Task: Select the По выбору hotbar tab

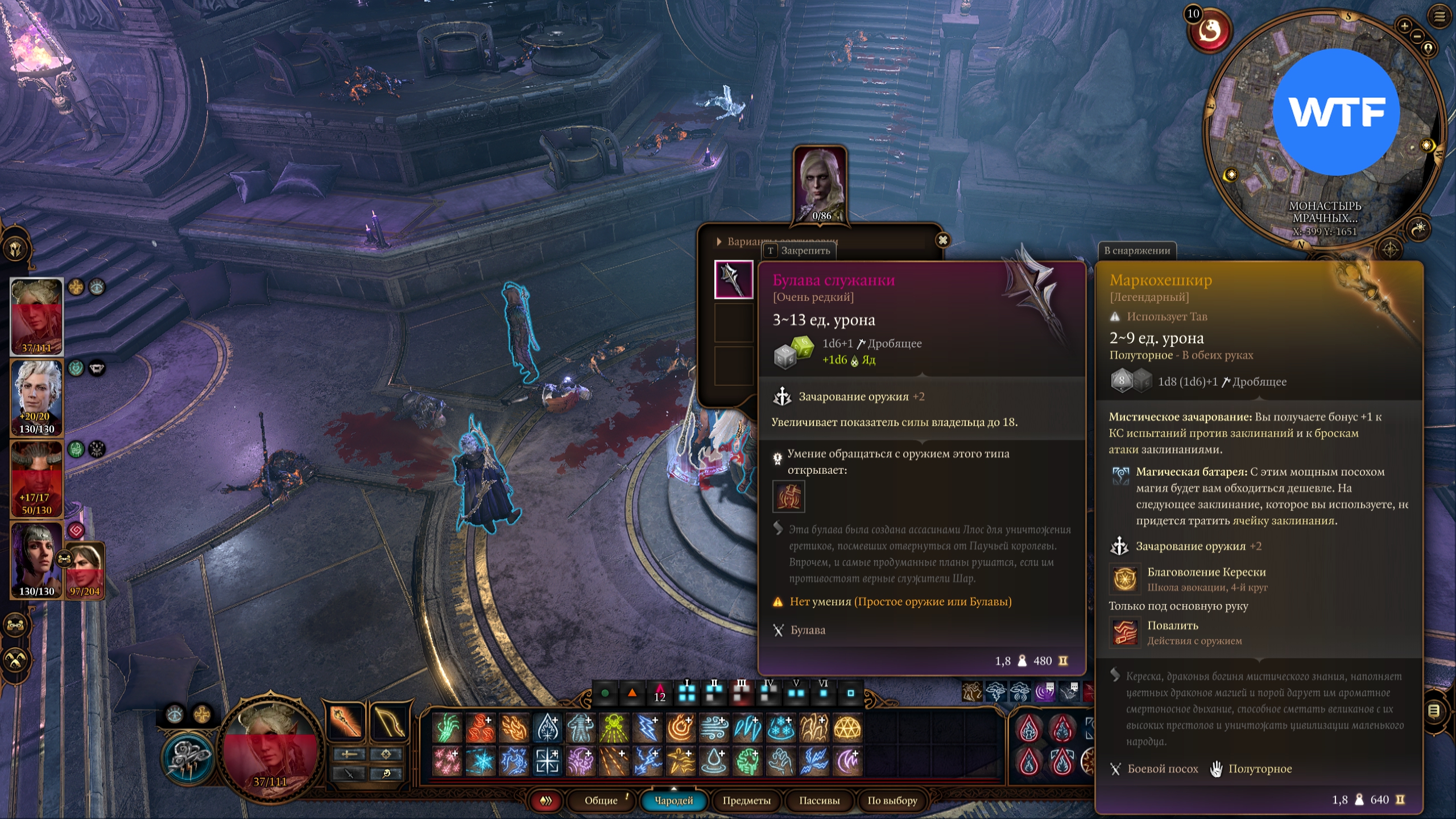Action: click(x=892, y=800)
